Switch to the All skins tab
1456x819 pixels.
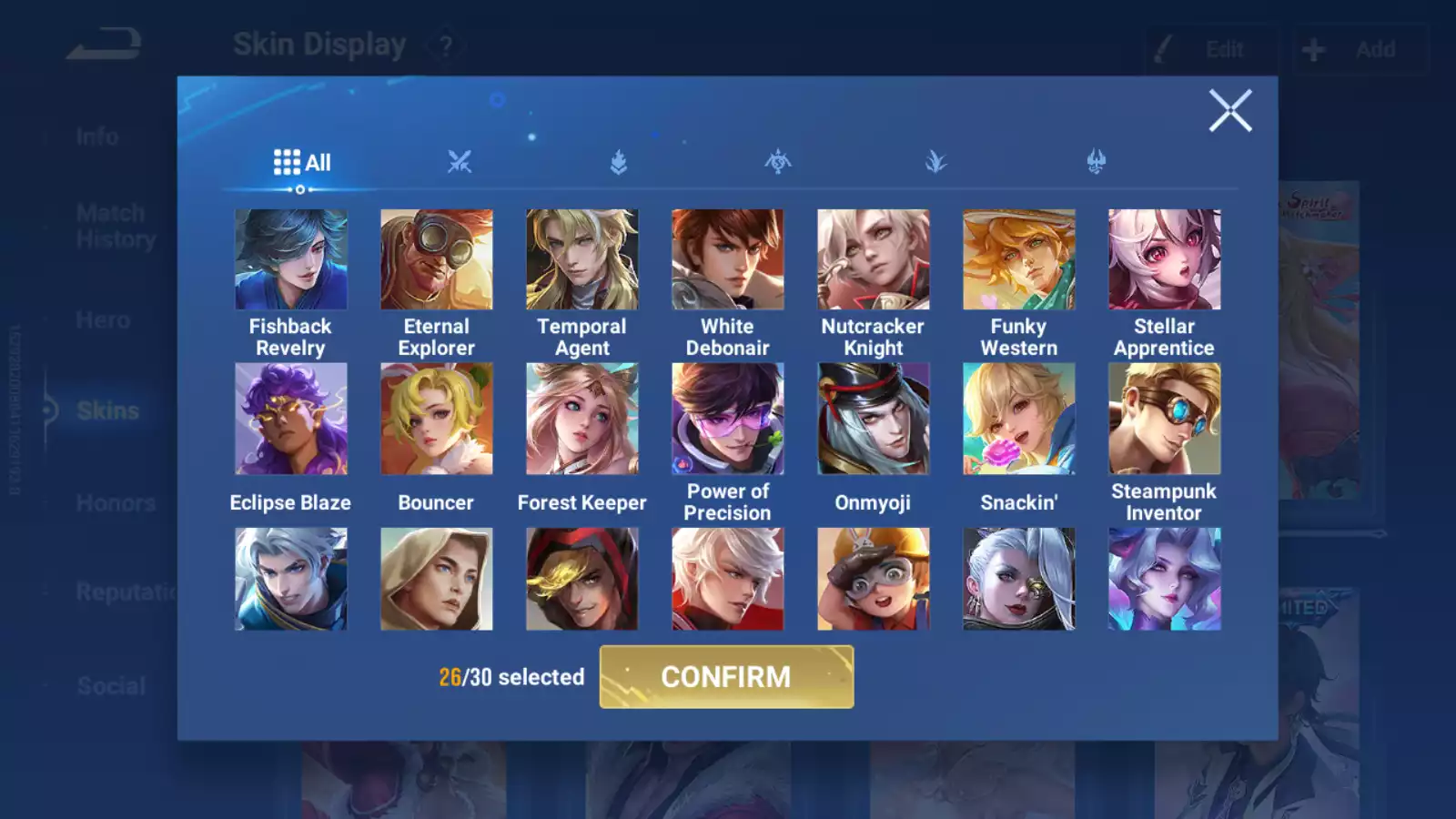[x=302, y=163]
